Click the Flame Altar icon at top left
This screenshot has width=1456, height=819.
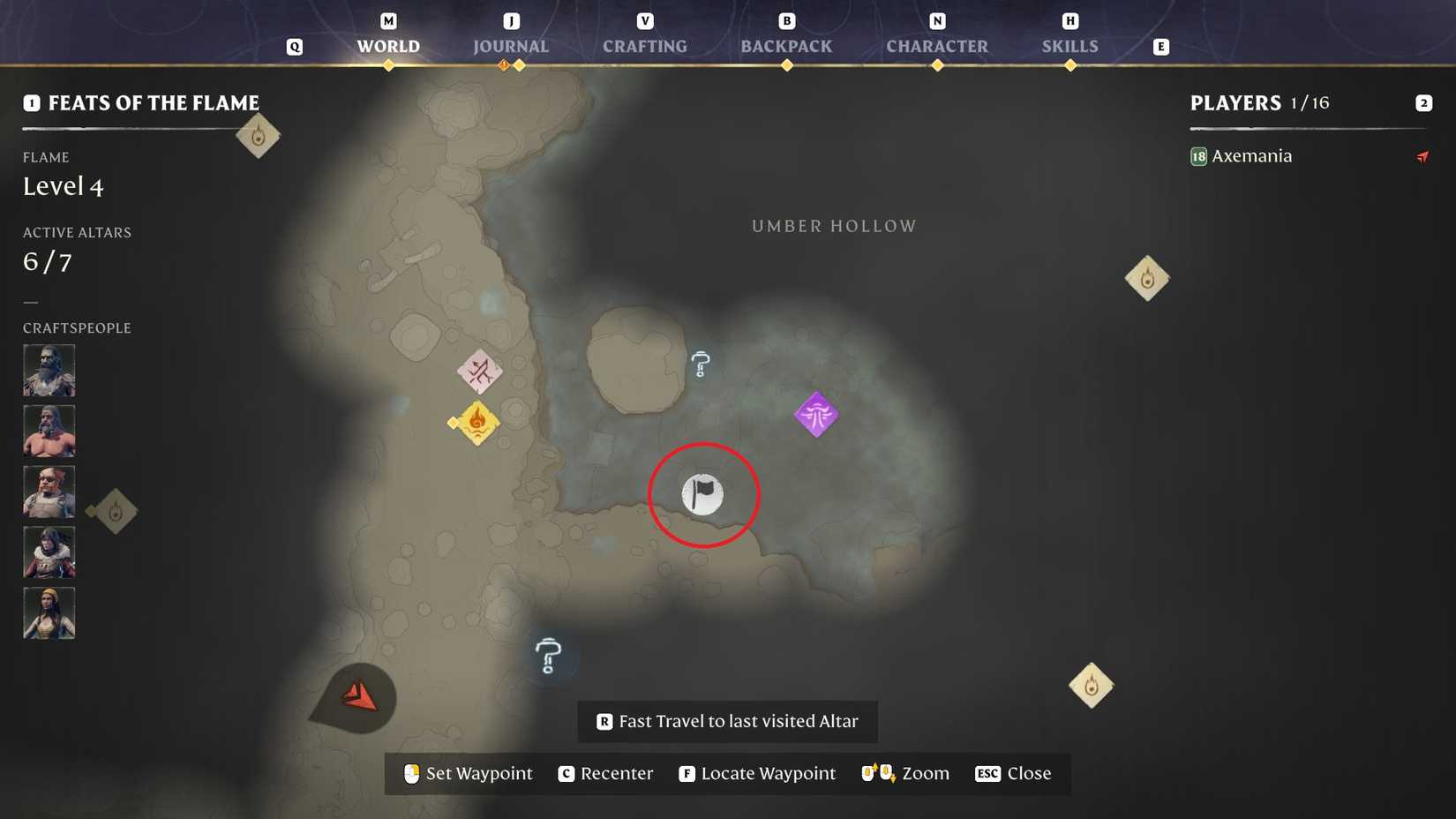(x=258, y=134)
